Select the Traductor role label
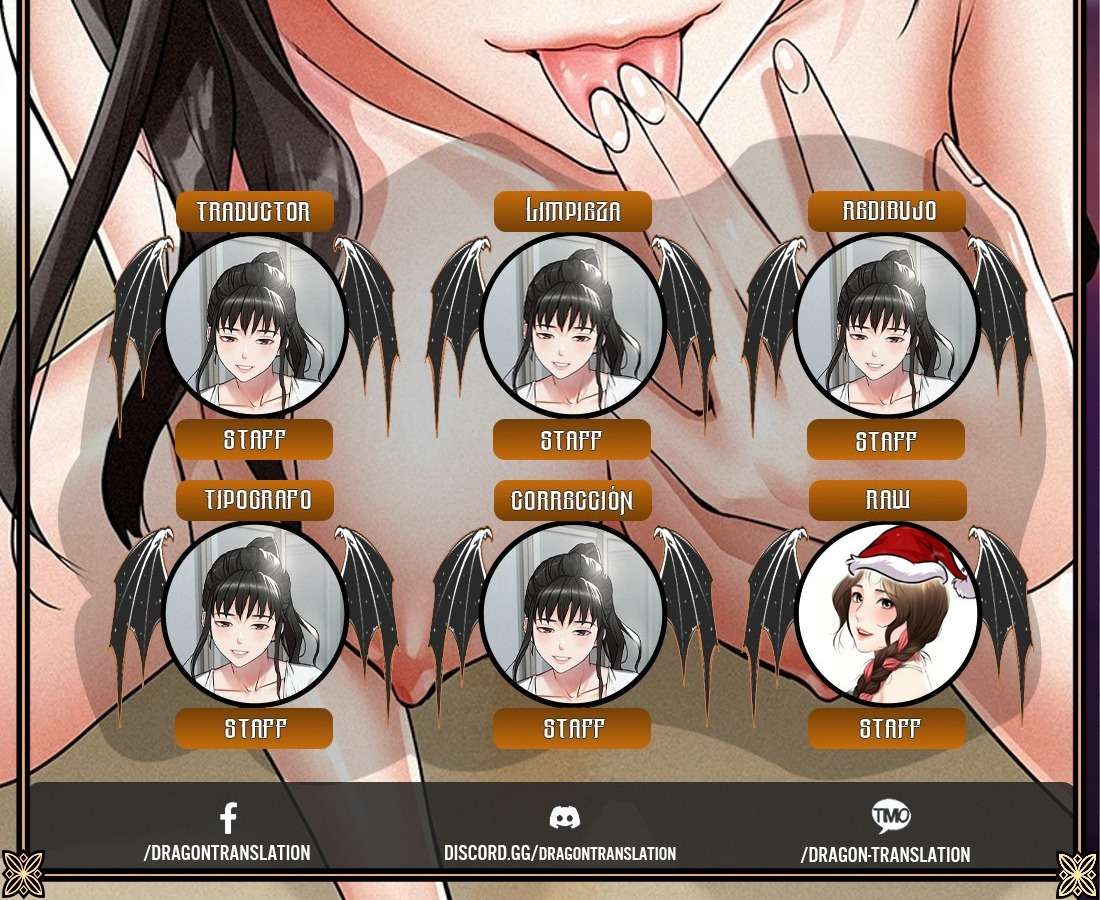This screenshot has width=1100, height=900. (254, 211)
